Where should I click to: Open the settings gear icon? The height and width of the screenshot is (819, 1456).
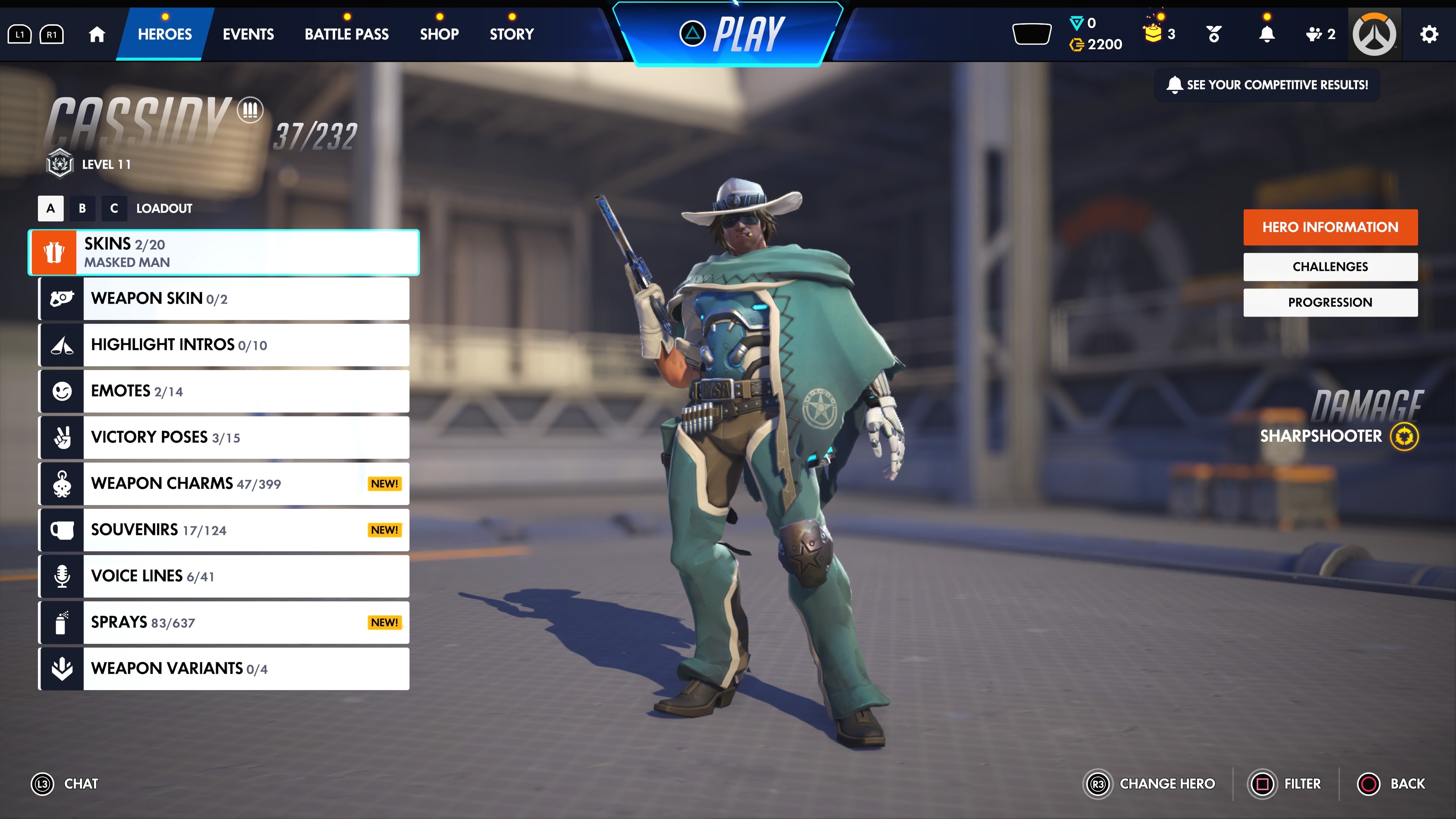(x=1429, y=35)
